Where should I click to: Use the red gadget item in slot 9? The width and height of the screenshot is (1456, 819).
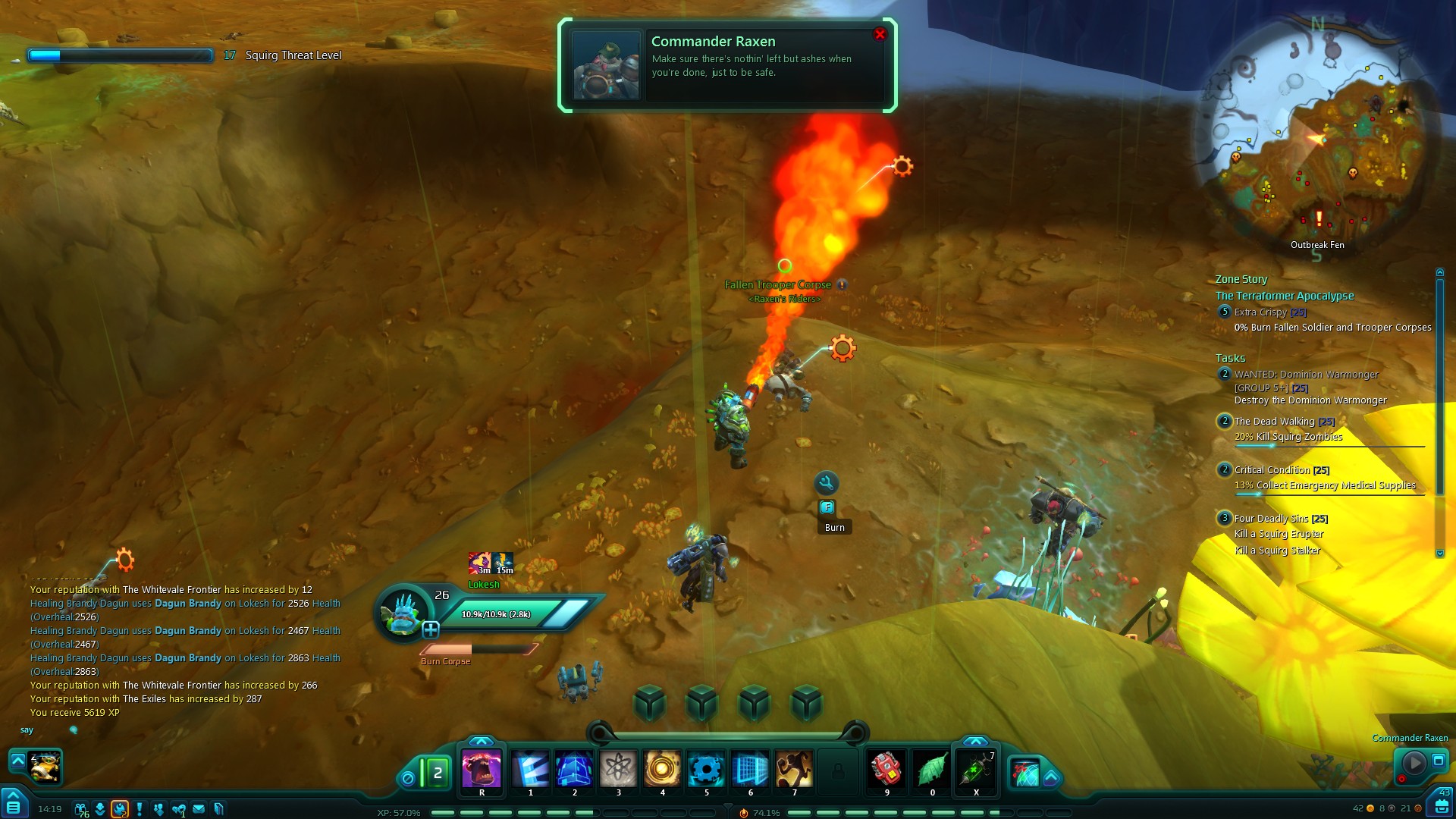point(886,770)
